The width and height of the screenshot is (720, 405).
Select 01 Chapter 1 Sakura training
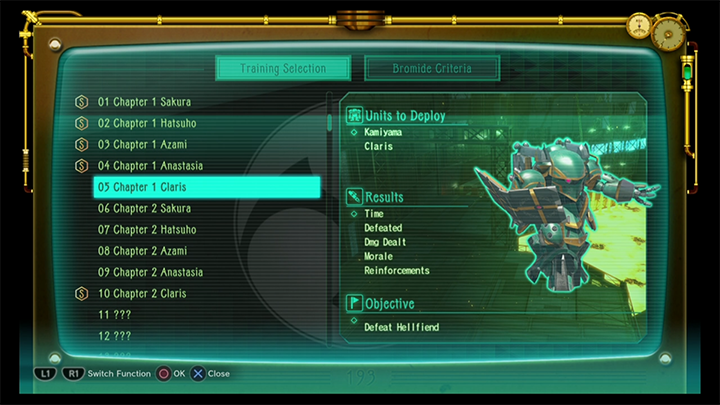(x=144, y=102)
